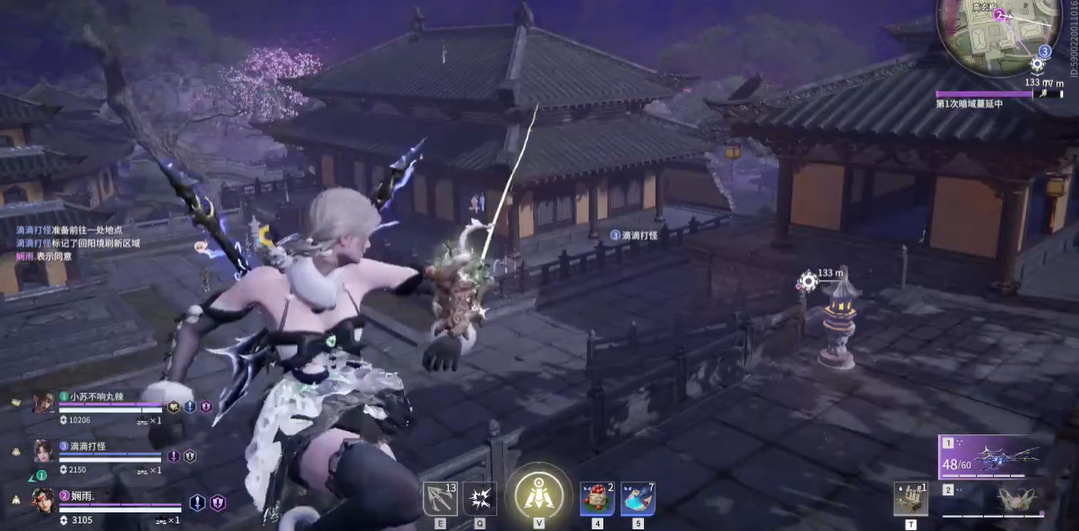This screenshot has width=1079, height=531.
Task: Equip the primary weapon showing 48/60
Action: click(1007, 457)
